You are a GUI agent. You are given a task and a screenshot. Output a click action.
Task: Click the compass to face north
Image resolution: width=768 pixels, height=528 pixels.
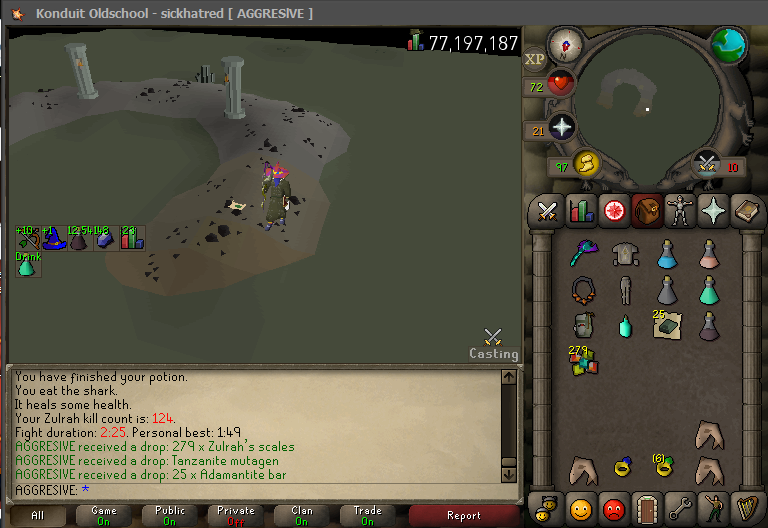tap(566, 45)
